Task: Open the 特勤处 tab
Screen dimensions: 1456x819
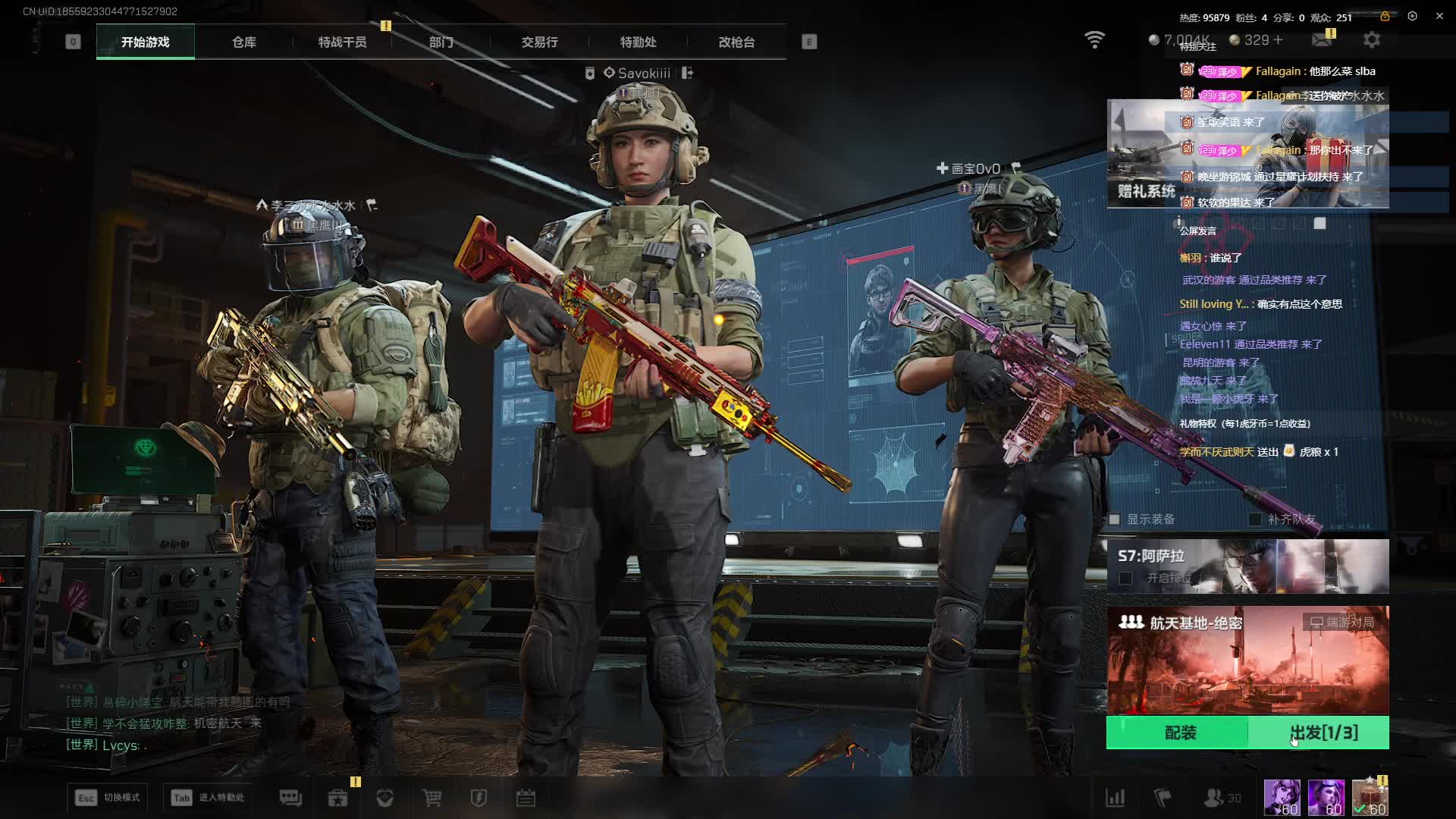Action: tap(638, 42)
